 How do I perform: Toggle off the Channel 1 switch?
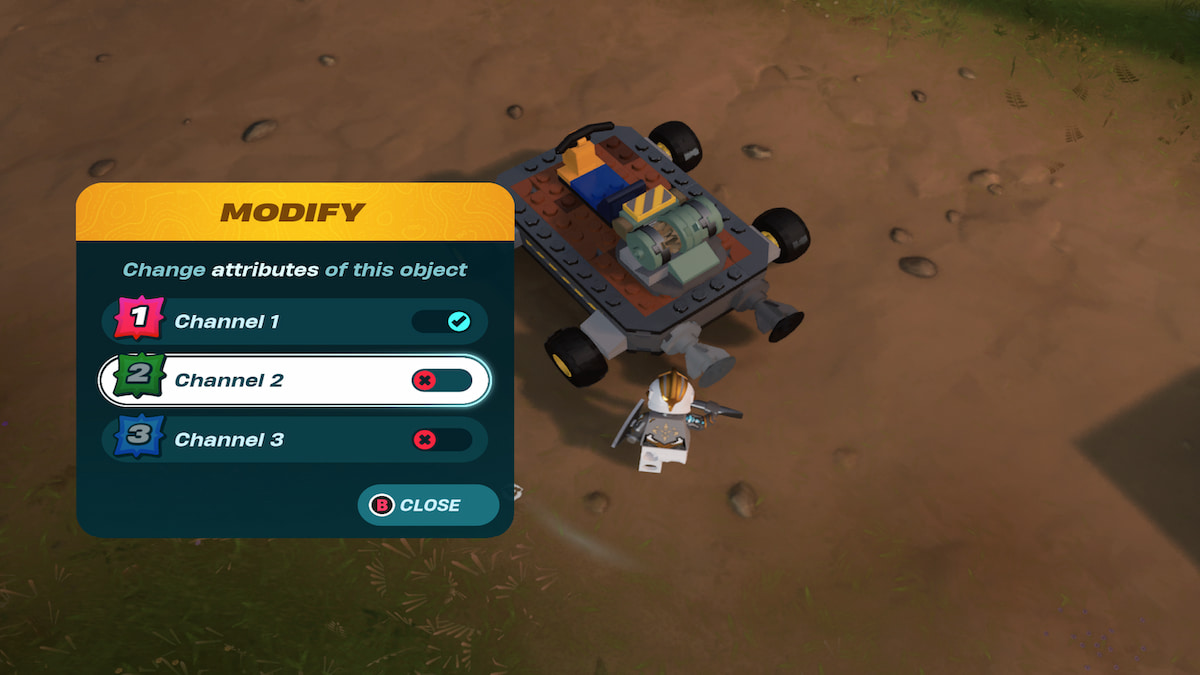coord(442,322)
